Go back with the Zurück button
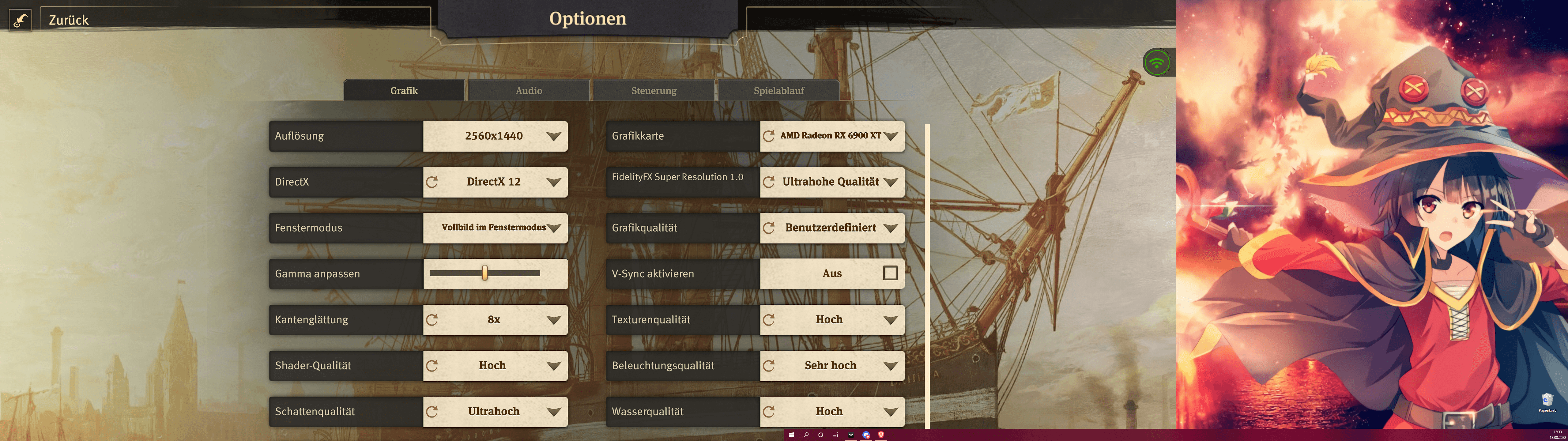The width and height of the screenshot is (1568, 441). click(68, 20)
